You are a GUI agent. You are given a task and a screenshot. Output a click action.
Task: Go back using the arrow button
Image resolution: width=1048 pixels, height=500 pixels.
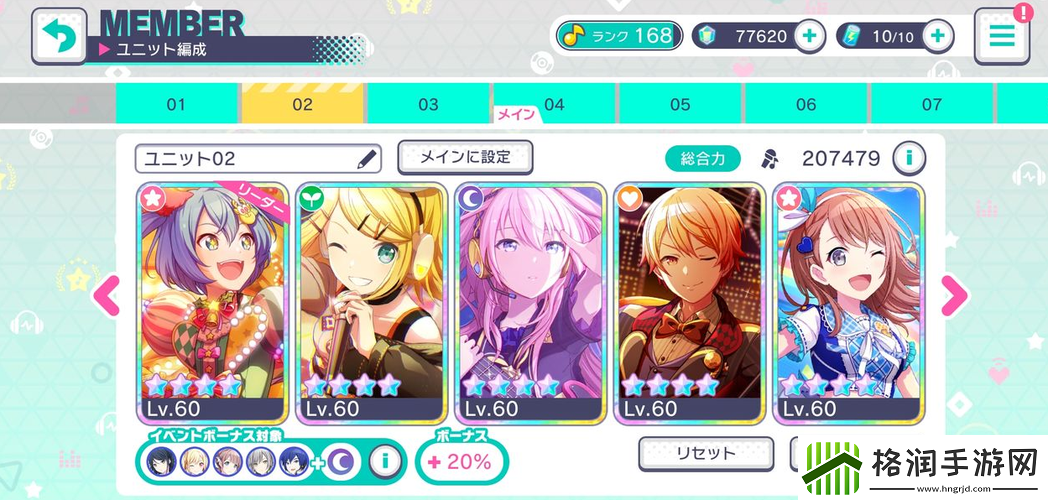click(x=58, y=36)
